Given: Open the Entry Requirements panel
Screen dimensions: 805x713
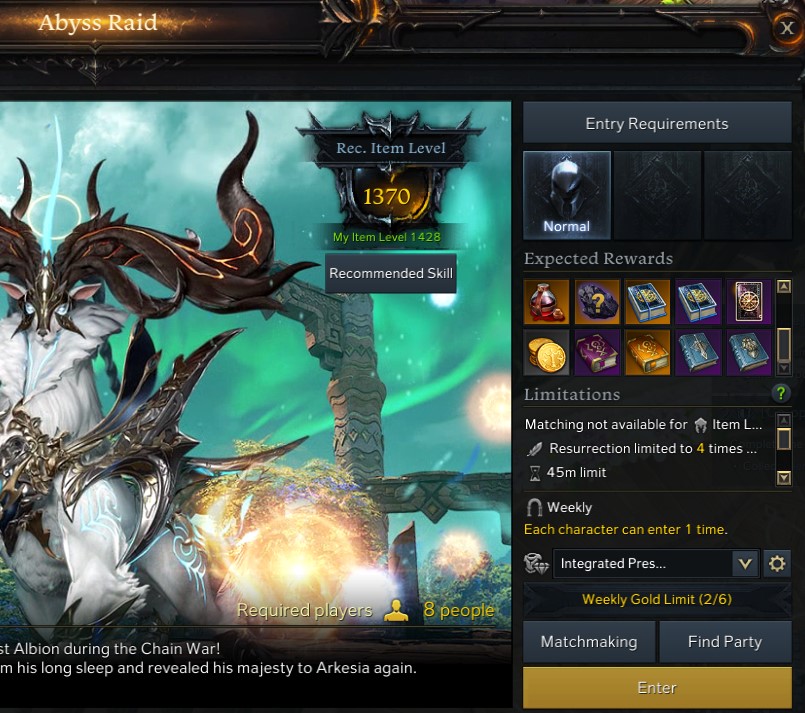Looking at the screenshot, I should (656, 124).
